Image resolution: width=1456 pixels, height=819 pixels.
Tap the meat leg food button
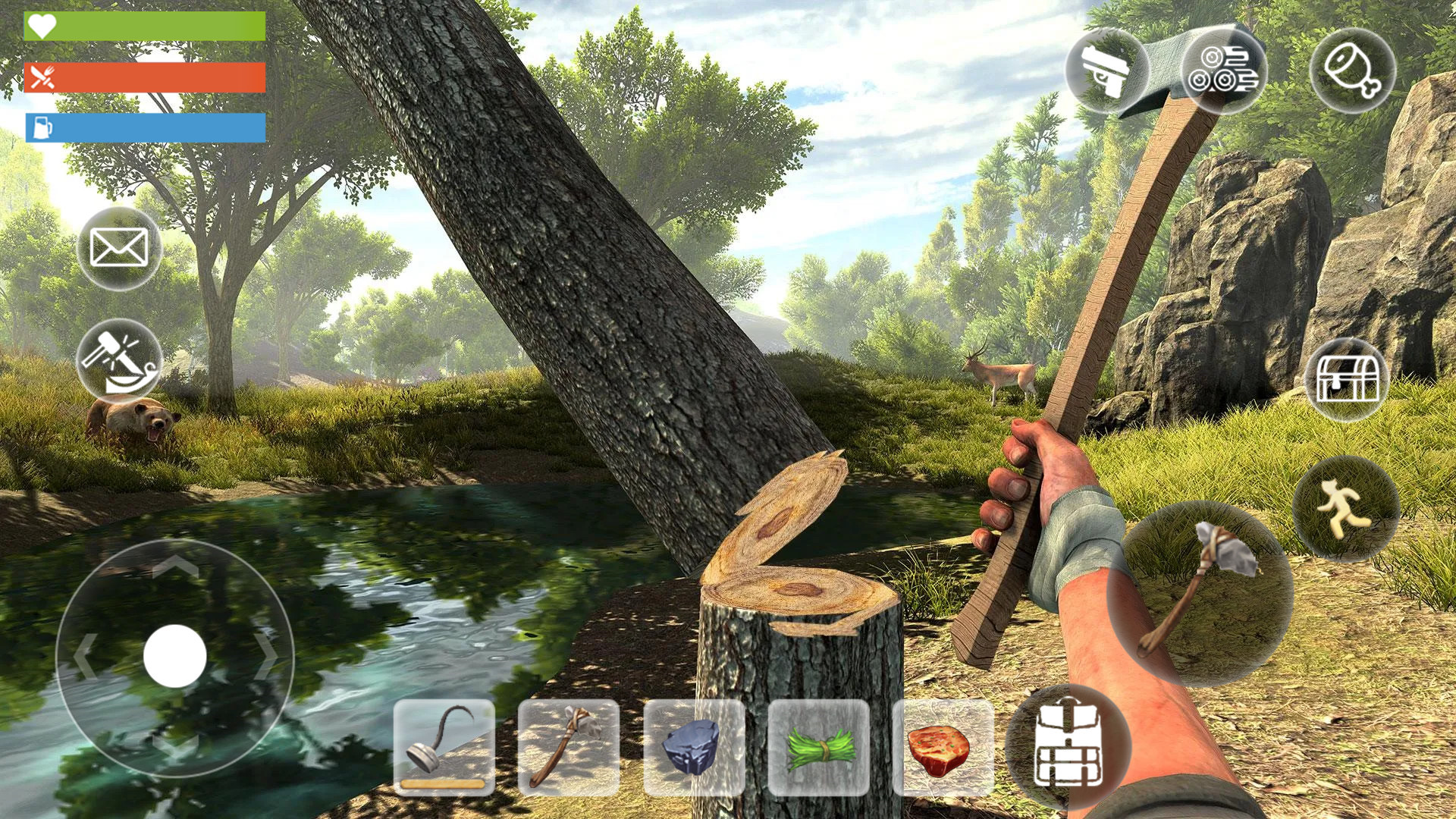pyautogui.click(x=1353, y=71)
